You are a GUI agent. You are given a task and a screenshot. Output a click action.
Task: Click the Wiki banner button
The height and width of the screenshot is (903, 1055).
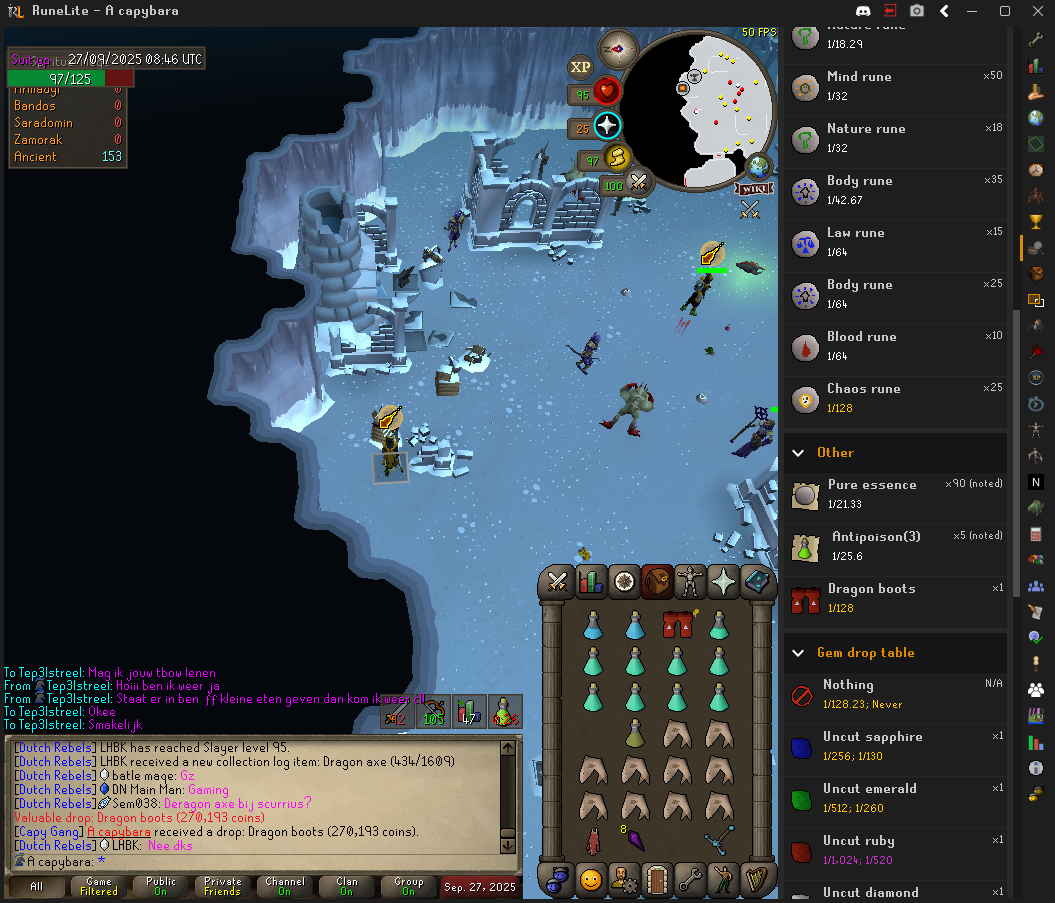point(754,188)
